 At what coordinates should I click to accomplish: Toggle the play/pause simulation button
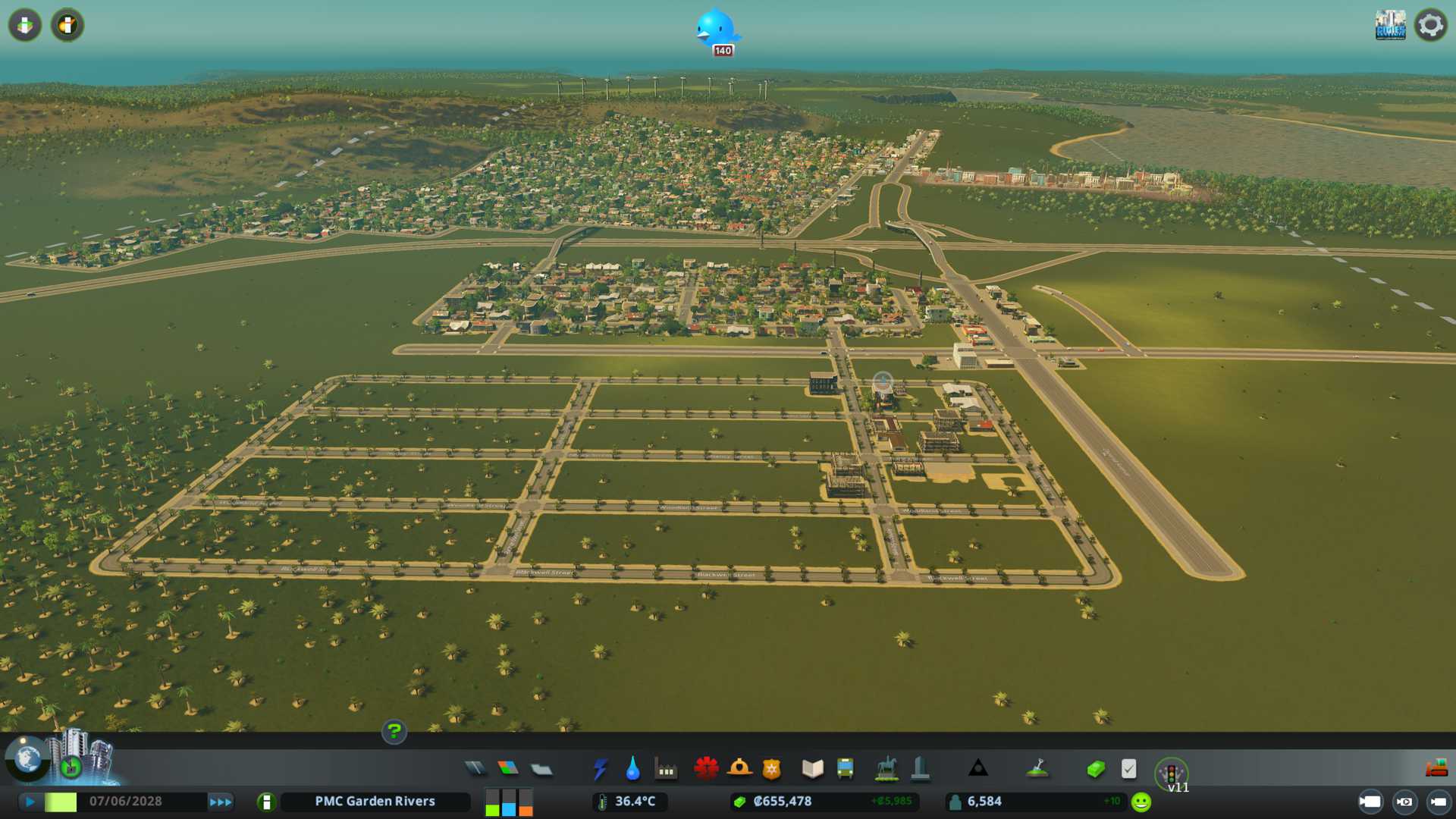click(30, 802)
